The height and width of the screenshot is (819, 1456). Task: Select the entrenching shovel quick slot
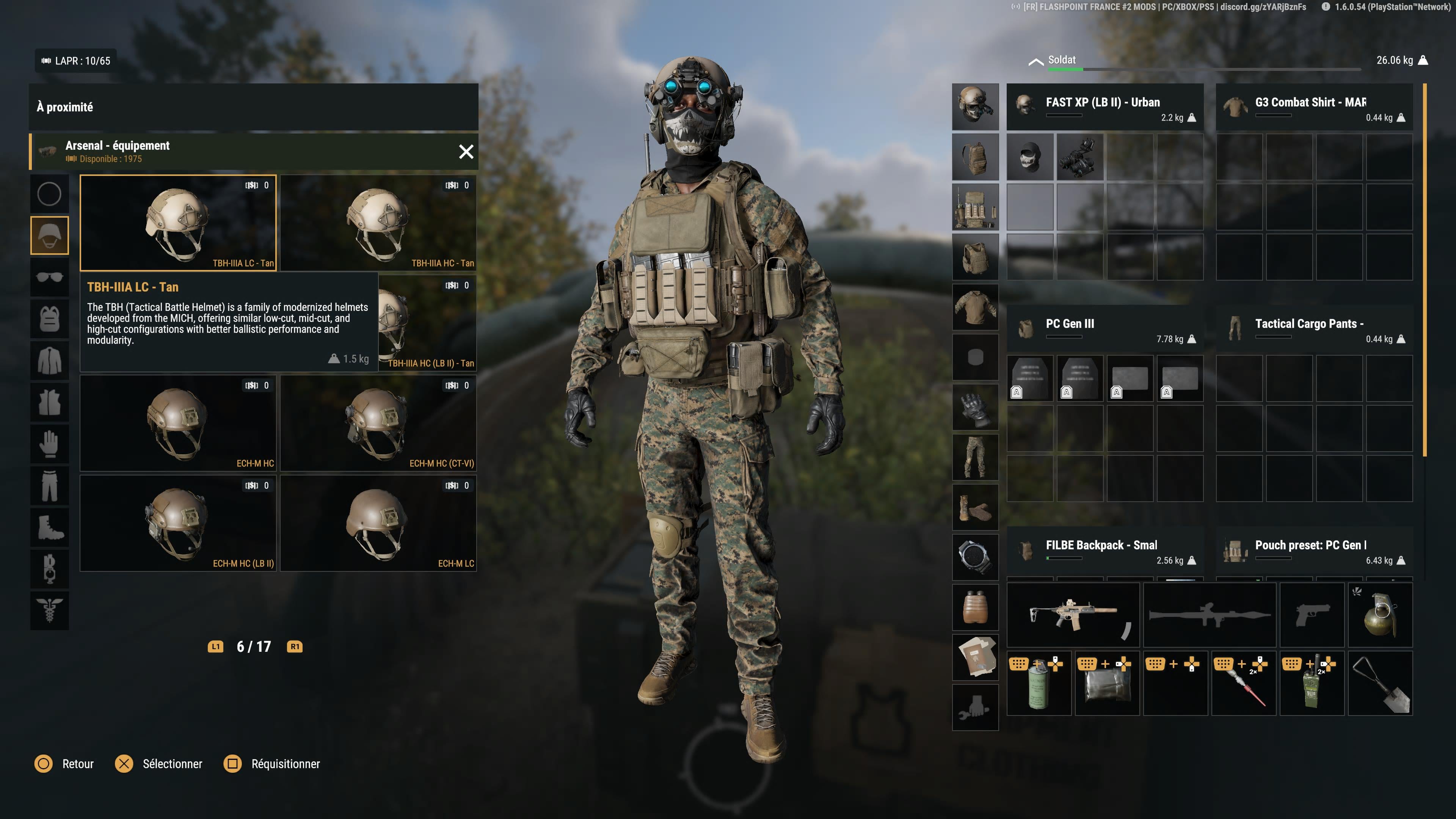pos(1380,683)
